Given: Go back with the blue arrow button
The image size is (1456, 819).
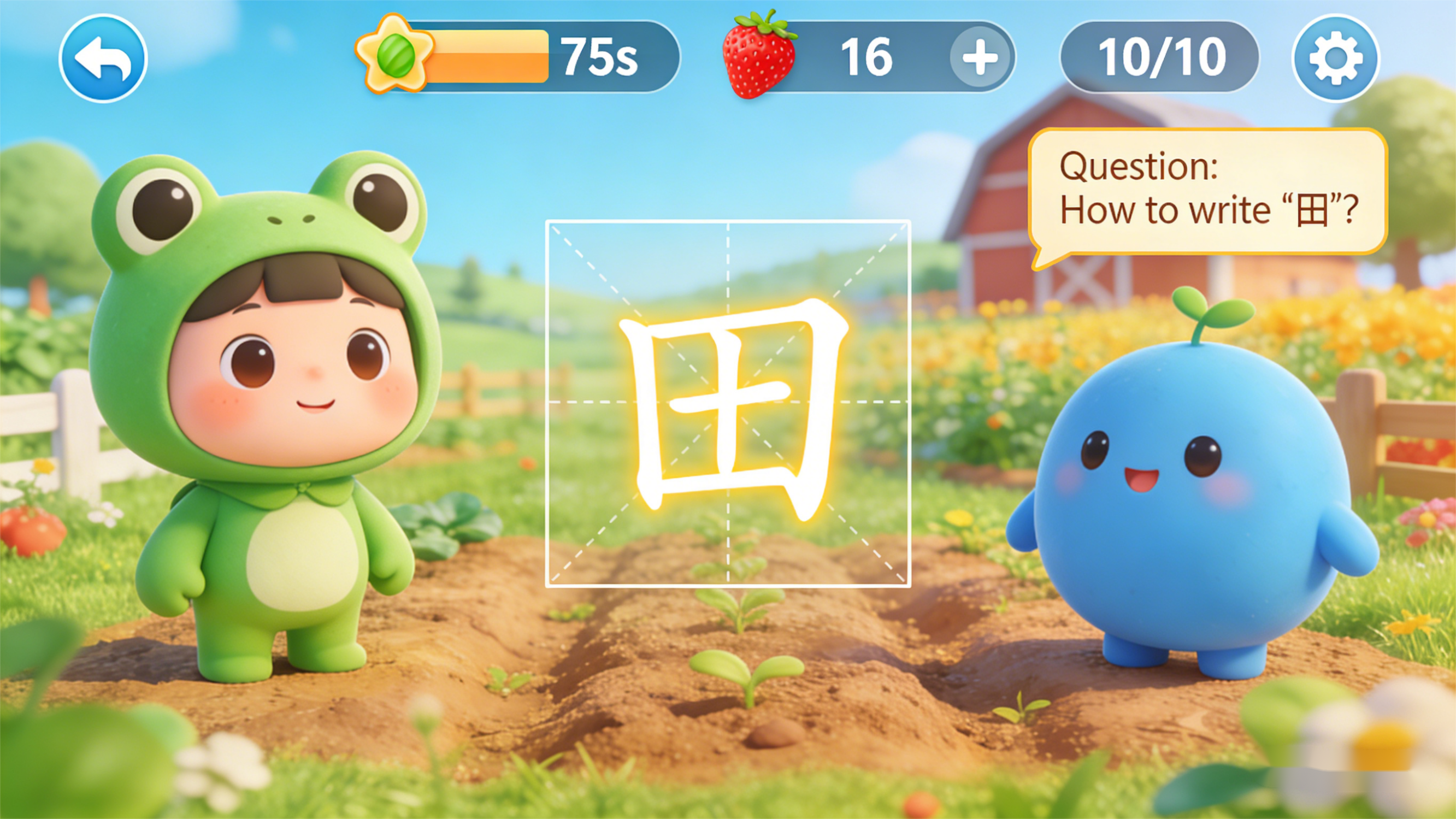Looking at the screenshot, I should [x=103, y=58].
